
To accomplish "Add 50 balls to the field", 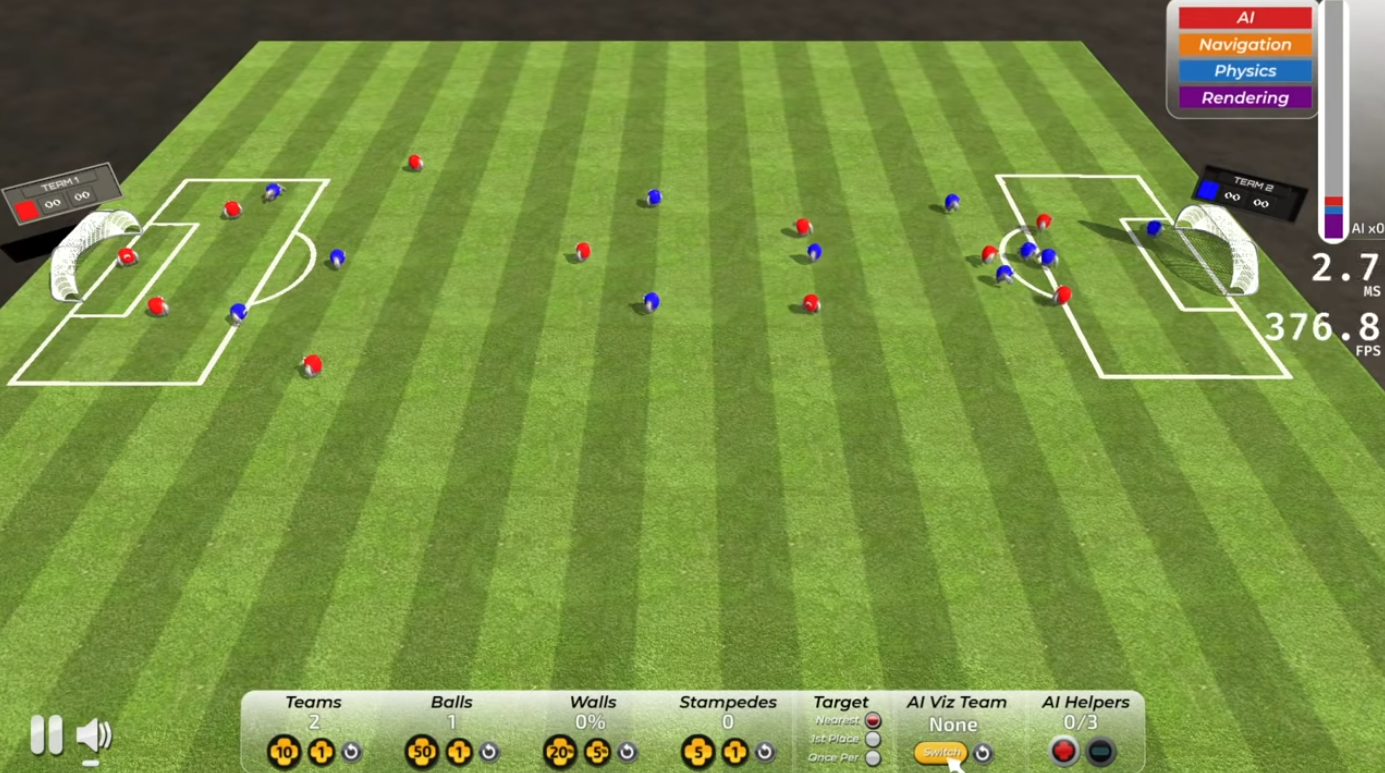I will [421, 751].
